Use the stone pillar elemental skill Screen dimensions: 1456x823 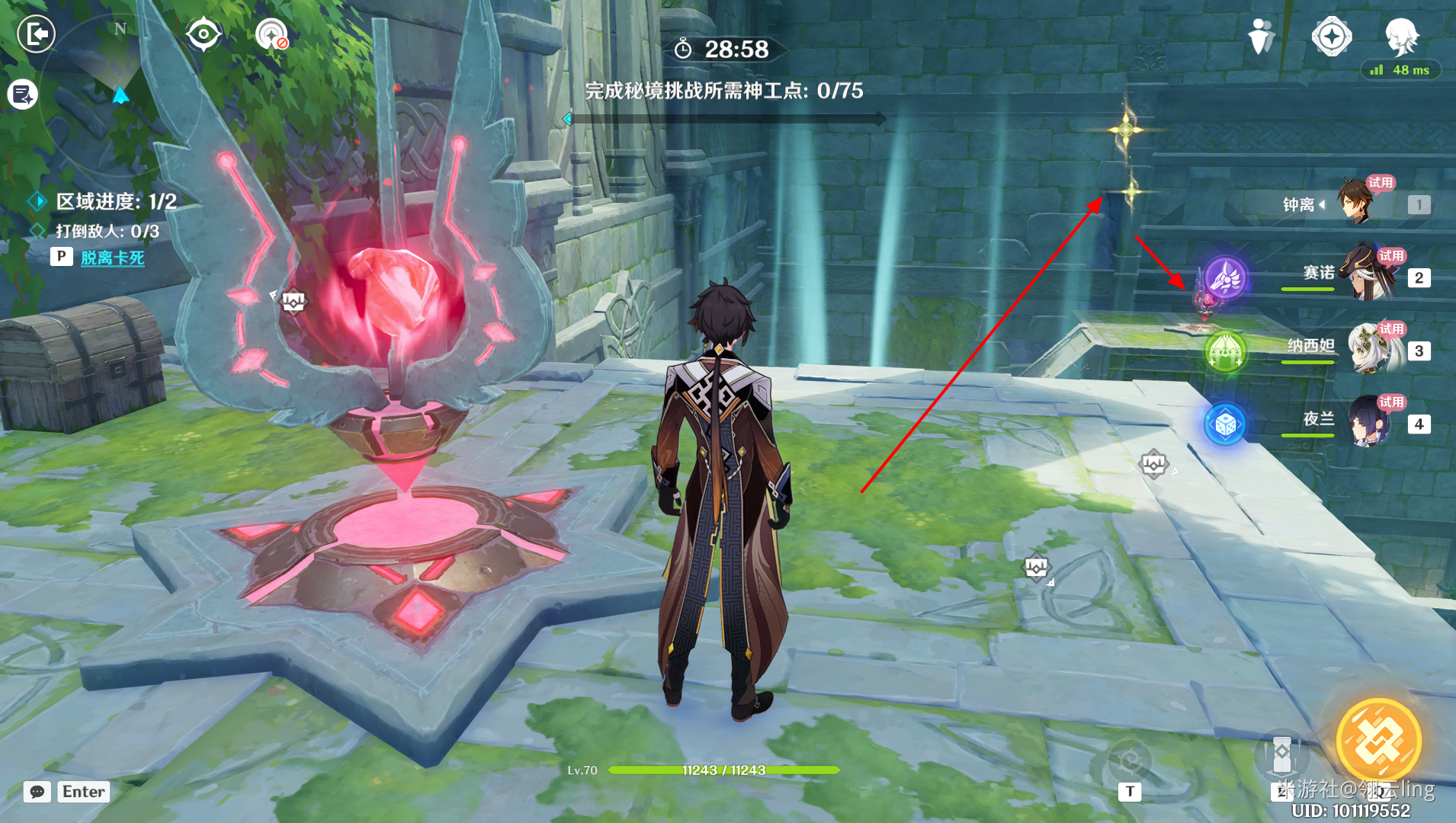coord(1281,753)
